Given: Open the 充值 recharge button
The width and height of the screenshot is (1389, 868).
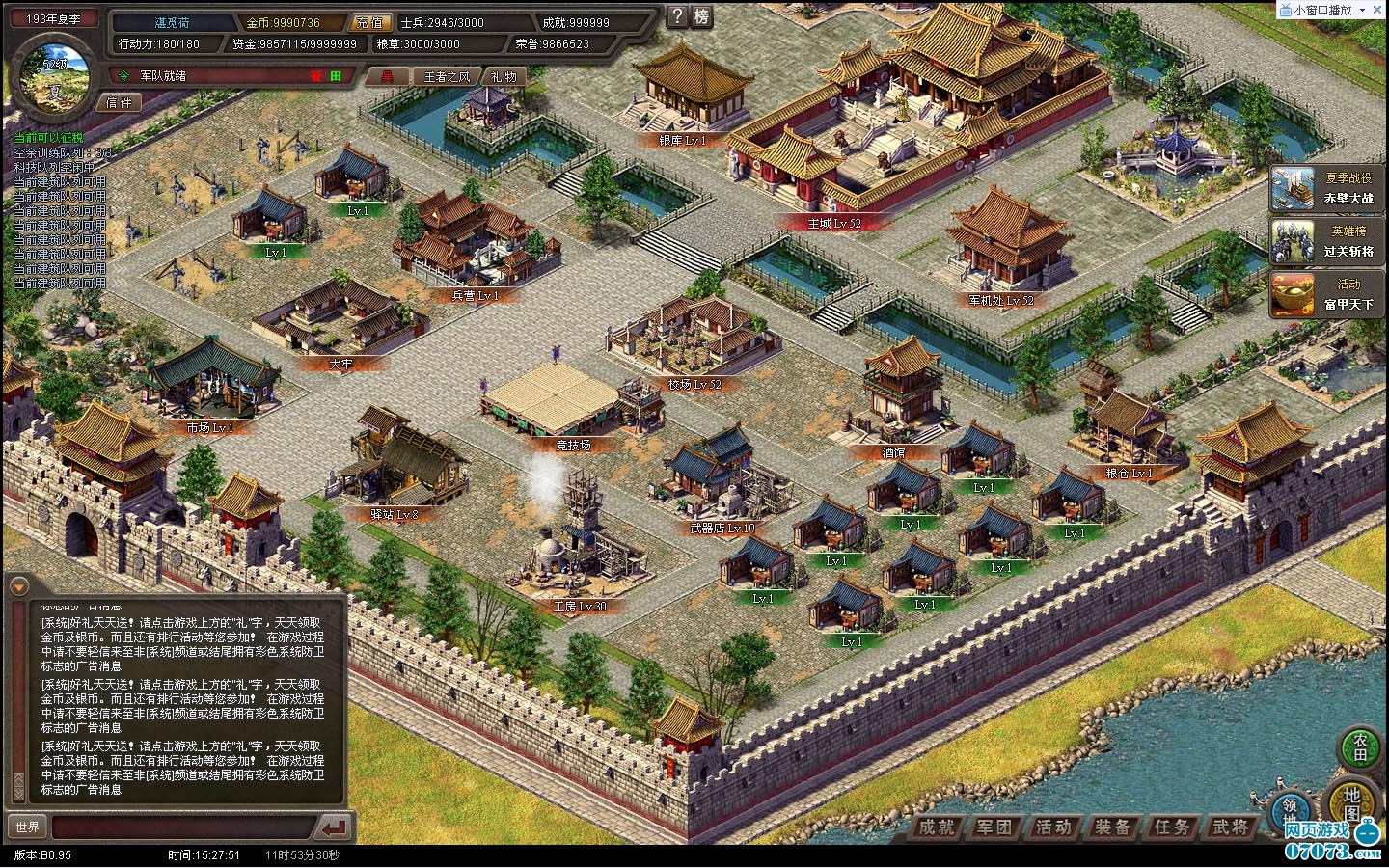Looking at the screenshot, I should tap(368, 22).
